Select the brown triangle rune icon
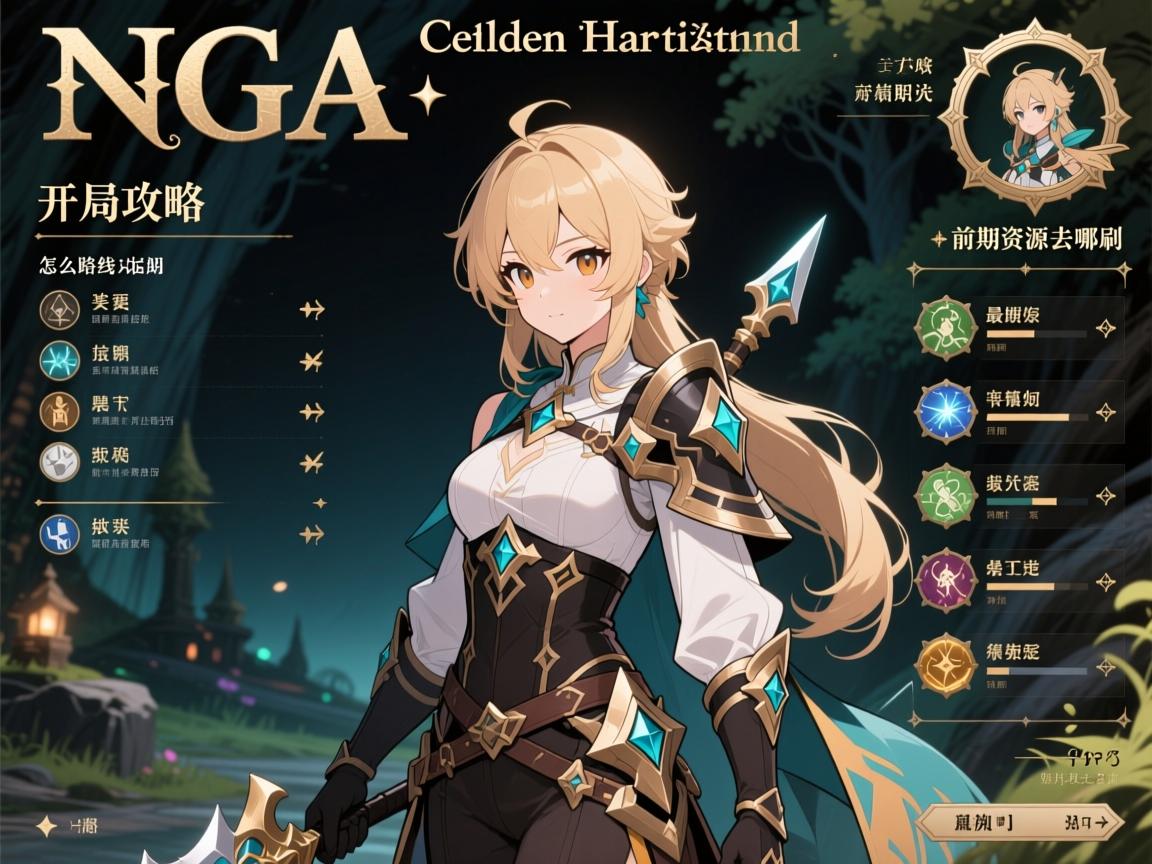The width and height of the screenshot is (1152, 864). (58, 309)
